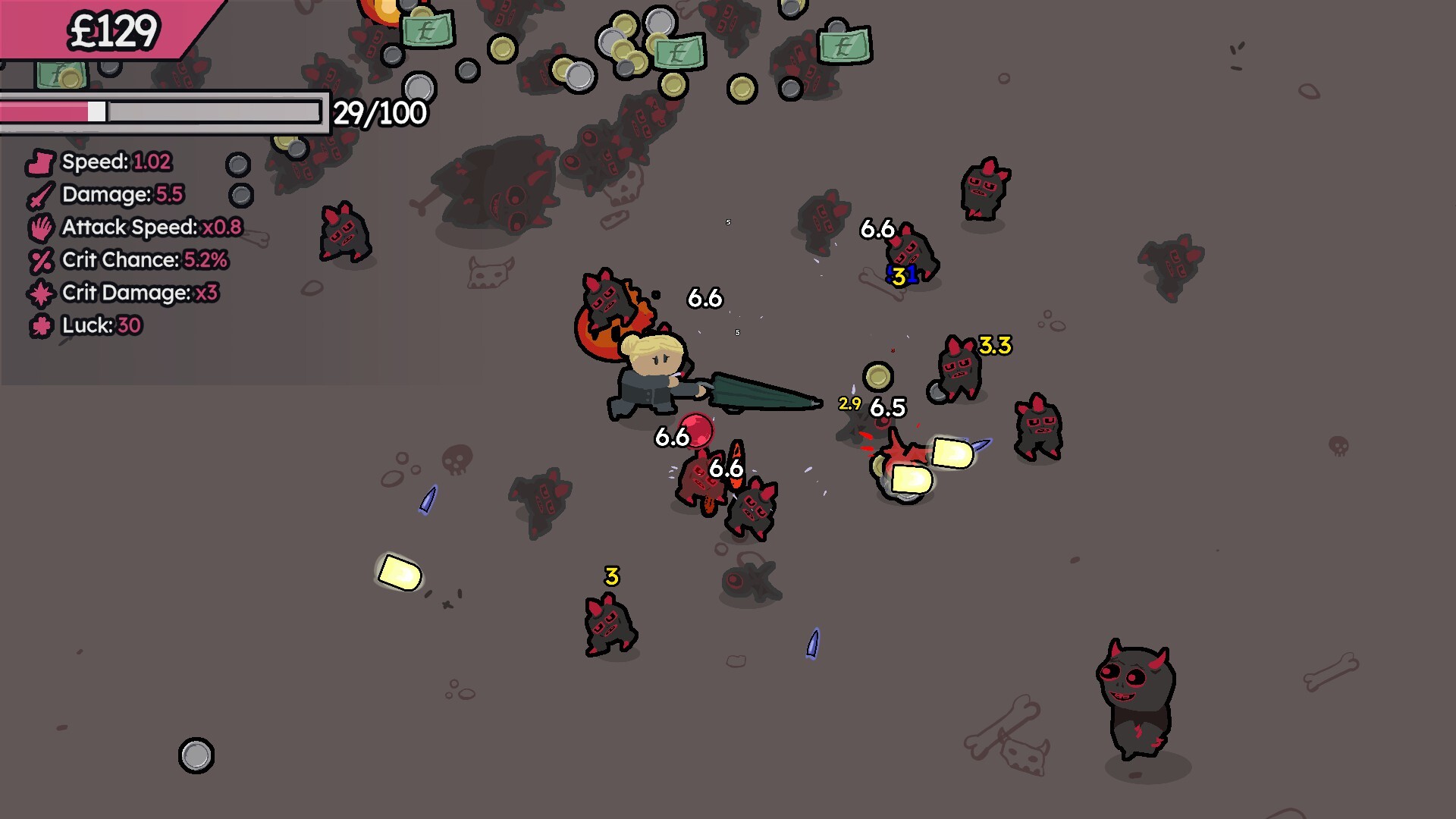Click the Luck value showing 30

coord(128,326)
